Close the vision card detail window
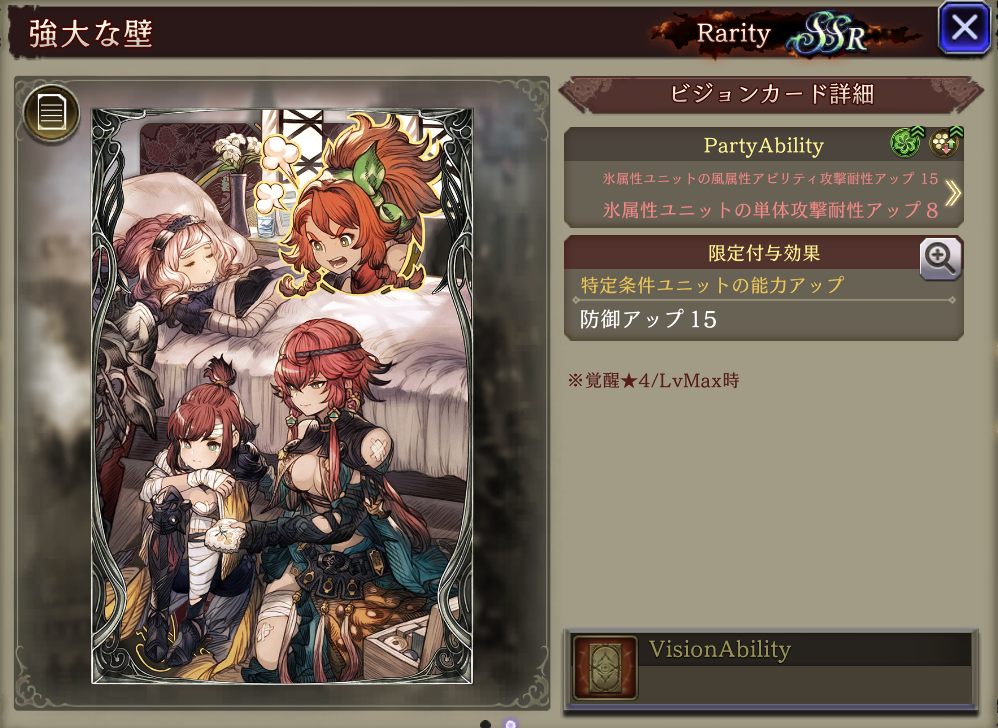Viewport: 998px width, 728px height. pos(964,28)
